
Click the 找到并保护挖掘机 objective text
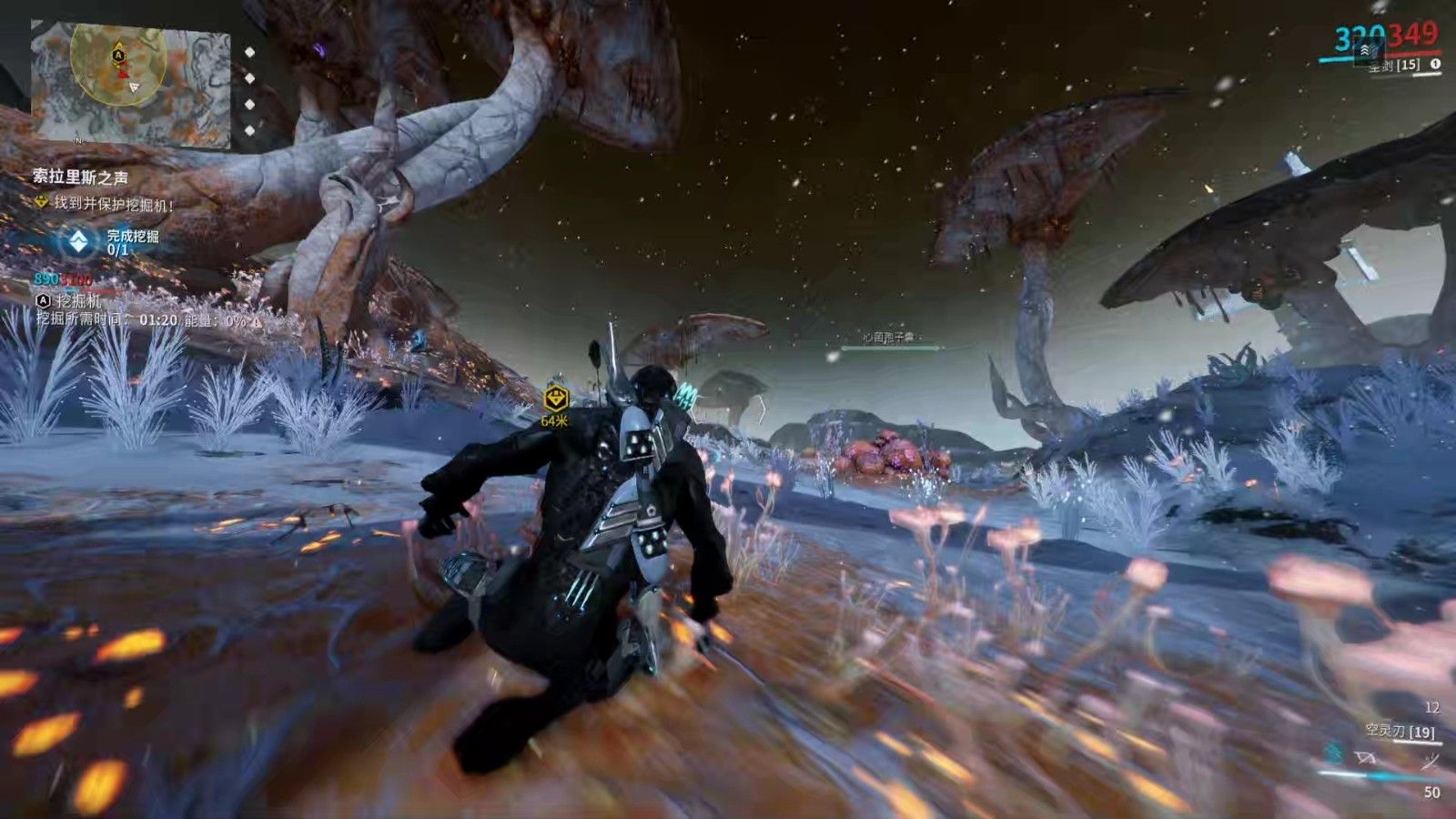[x=113, y=204]
